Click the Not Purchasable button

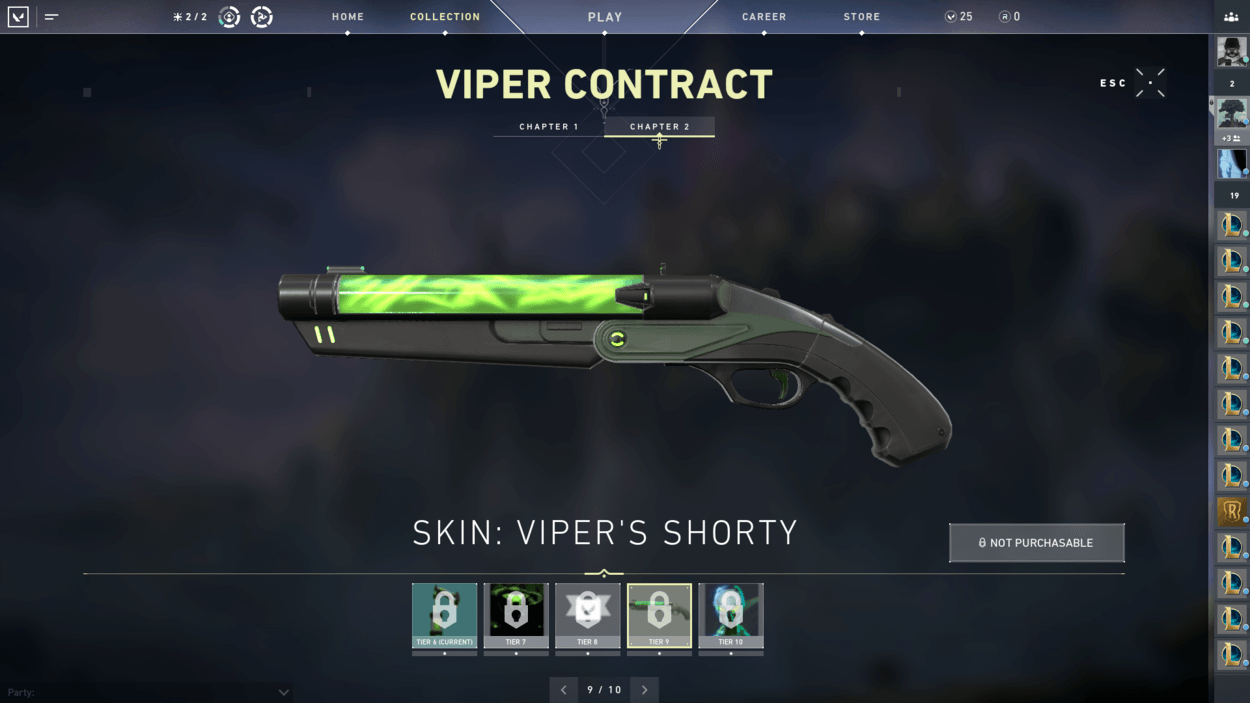coord(1036,543)
